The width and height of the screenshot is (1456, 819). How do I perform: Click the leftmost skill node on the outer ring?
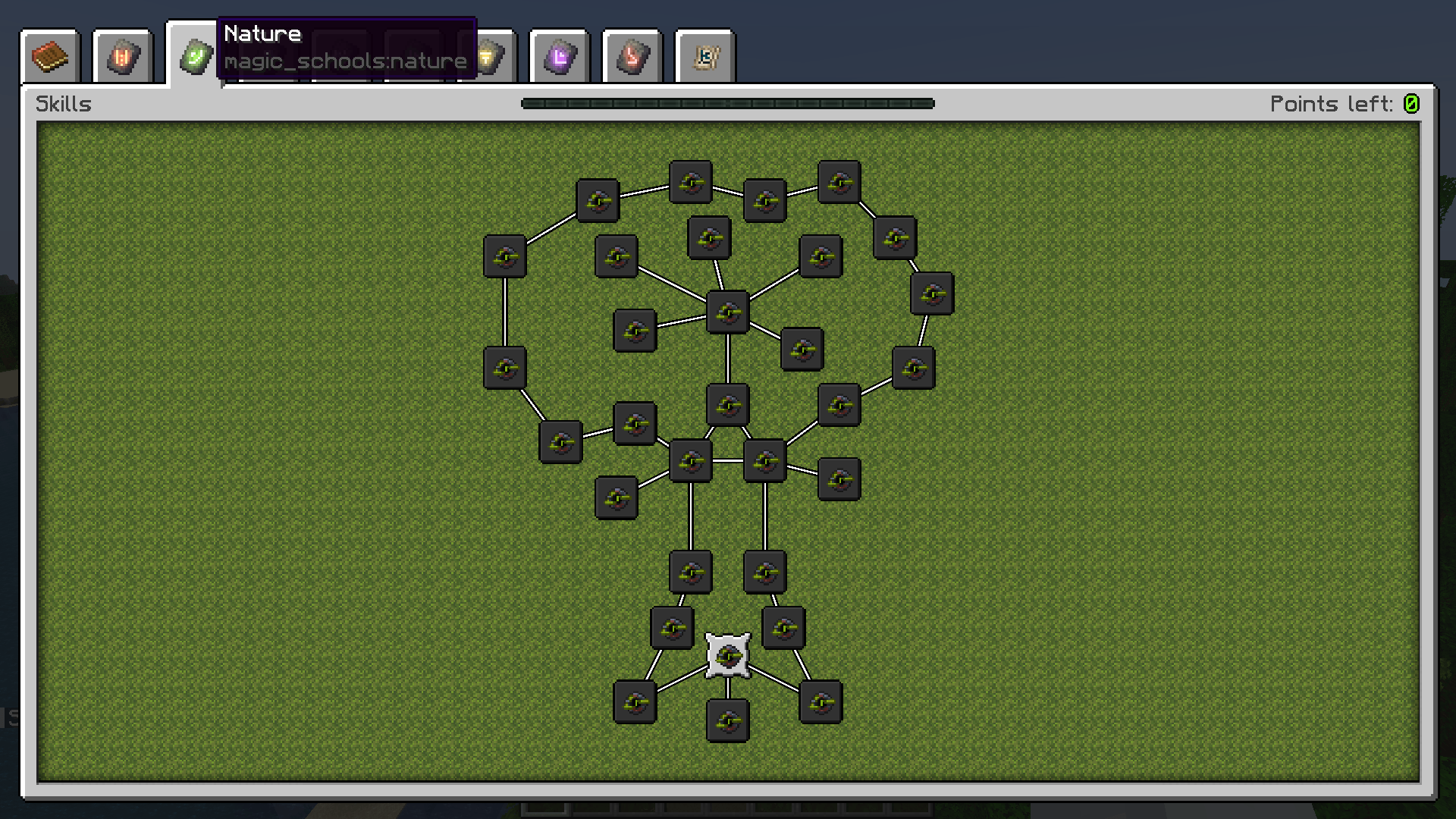click(x=505, y=370)
